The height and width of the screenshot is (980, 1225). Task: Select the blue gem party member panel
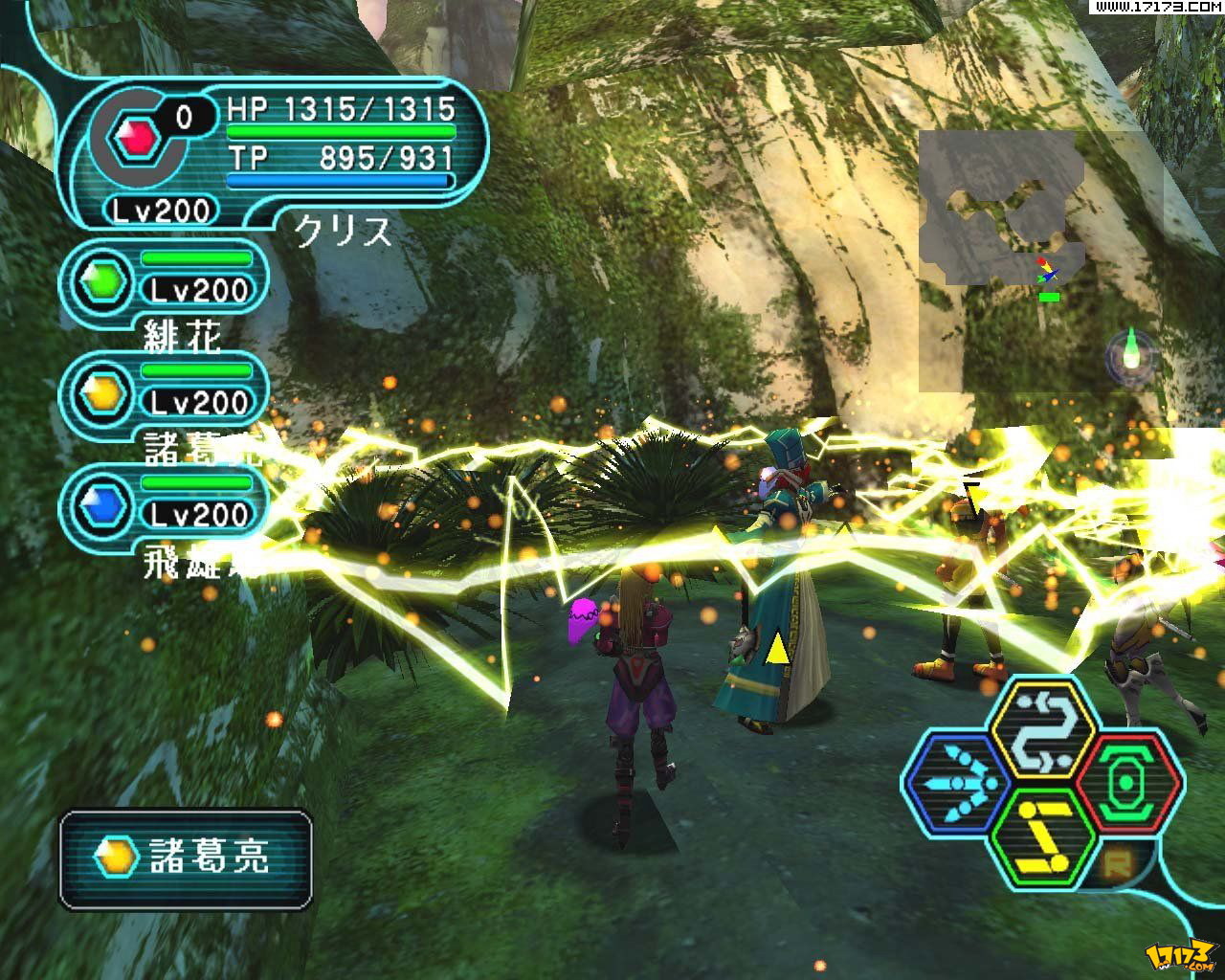point(165,504)
